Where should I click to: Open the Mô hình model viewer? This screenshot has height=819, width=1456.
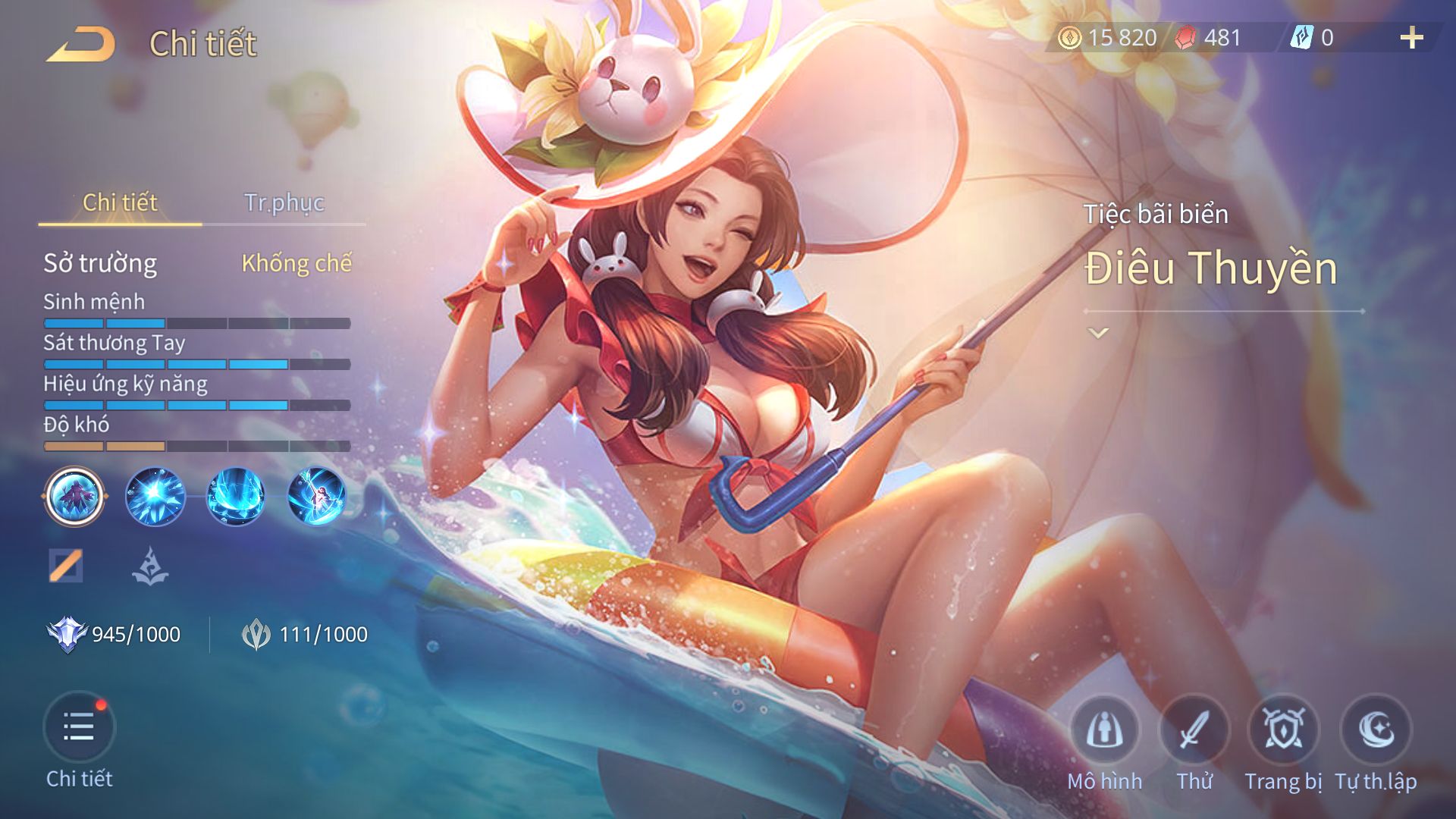pyautogui.click(x=1104, y=730)
